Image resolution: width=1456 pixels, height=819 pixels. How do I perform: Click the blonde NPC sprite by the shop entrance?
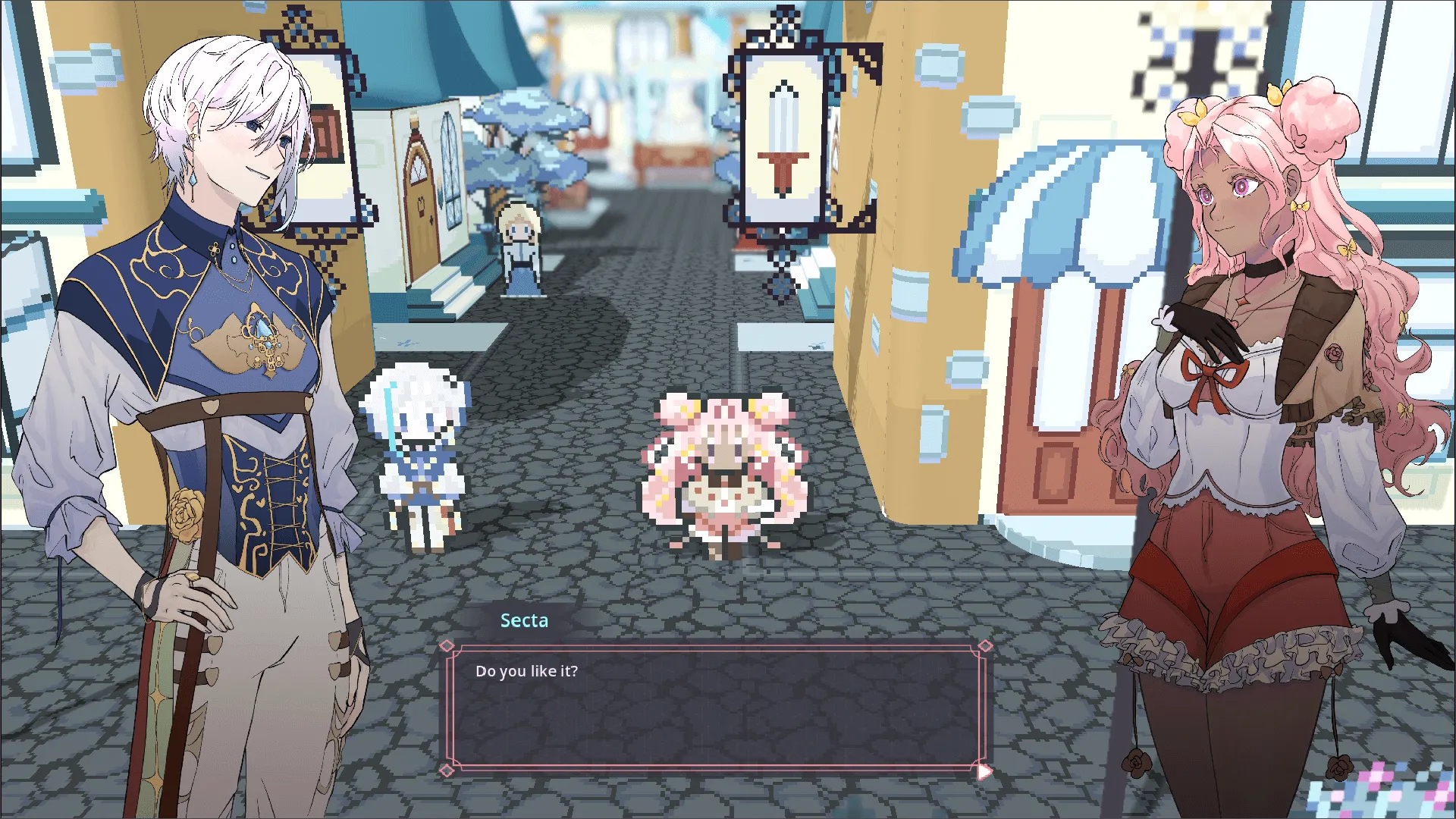coord(518,246)
